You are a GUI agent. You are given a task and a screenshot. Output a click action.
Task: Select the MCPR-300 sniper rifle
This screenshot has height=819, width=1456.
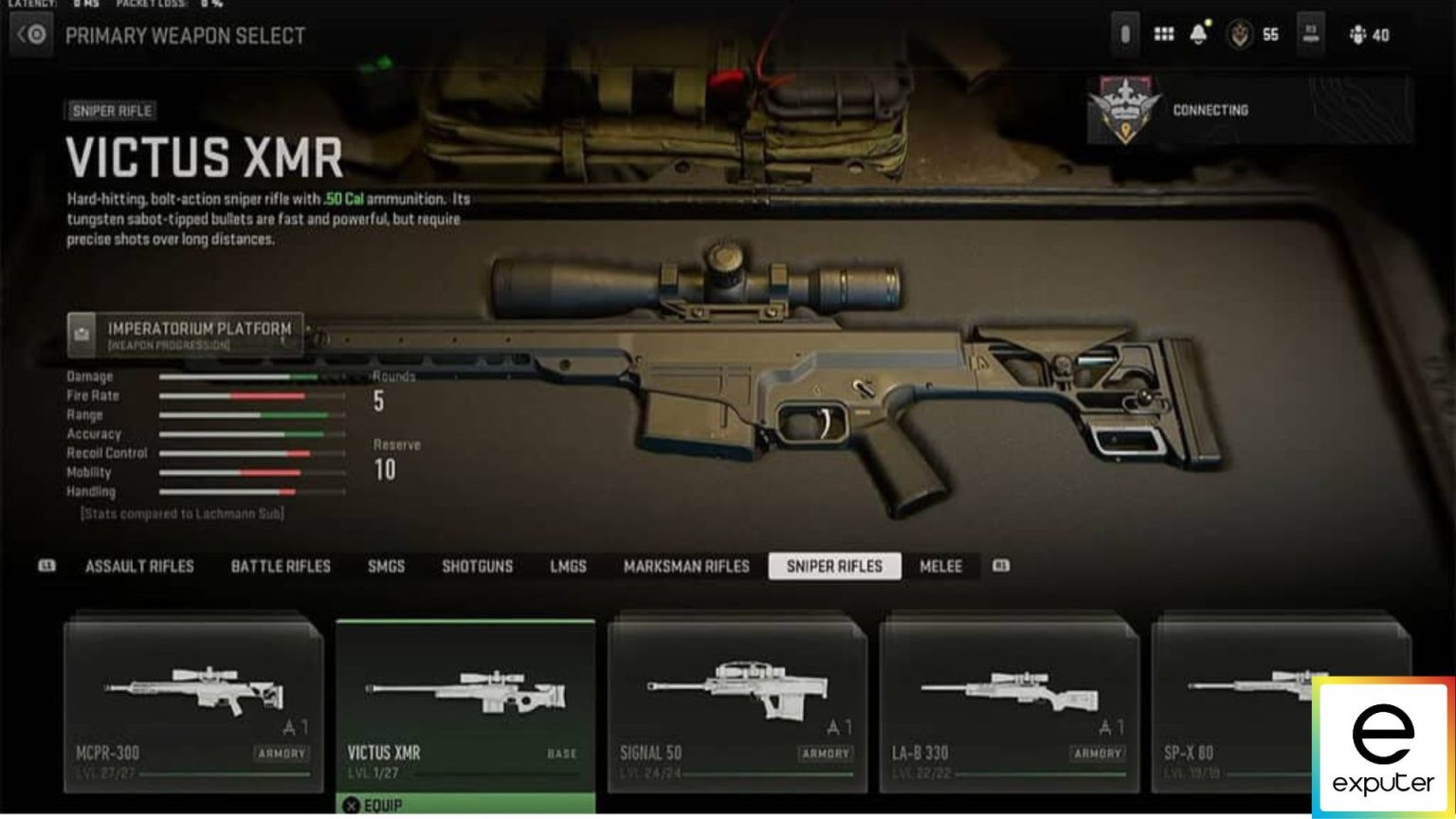click(194, 701)
